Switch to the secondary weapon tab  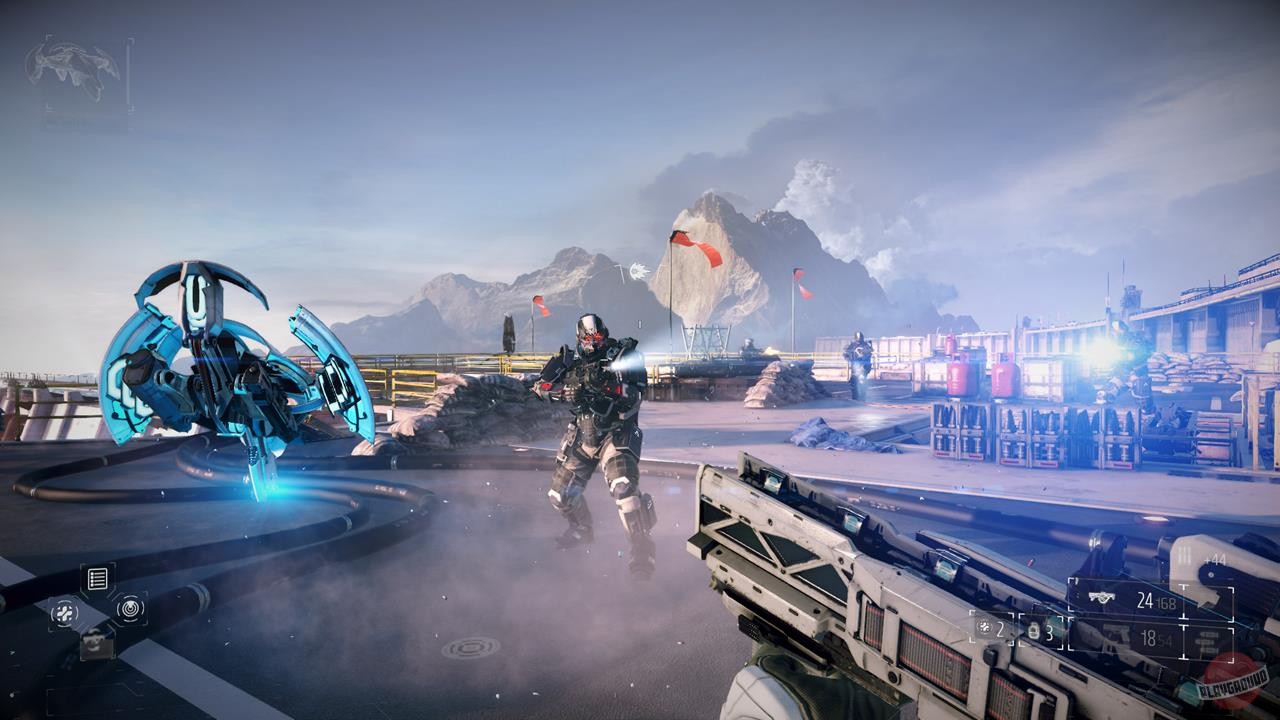[x=1151, y=637]
